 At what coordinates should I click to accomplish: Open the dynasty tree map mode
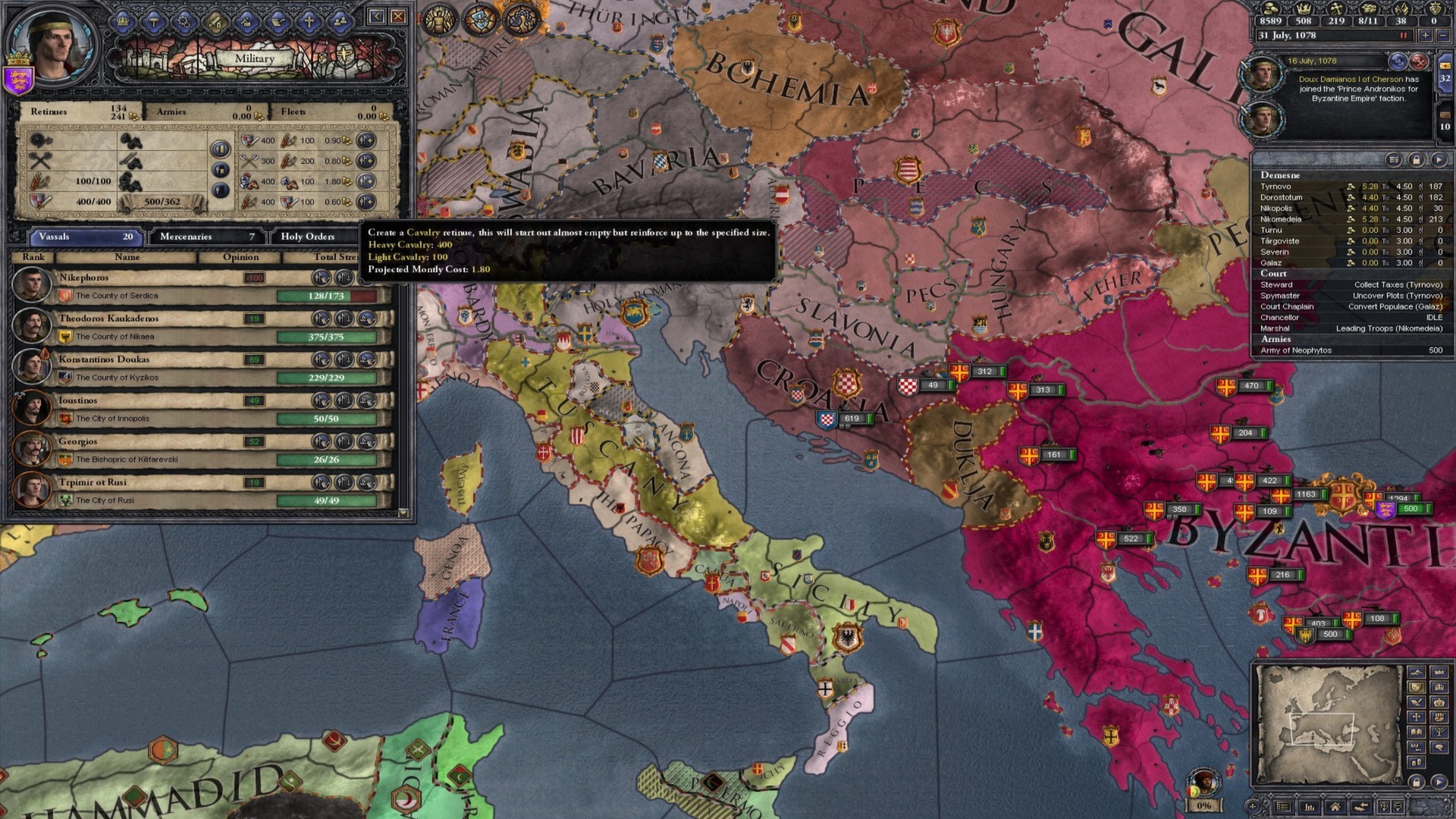pos(1439,731)
